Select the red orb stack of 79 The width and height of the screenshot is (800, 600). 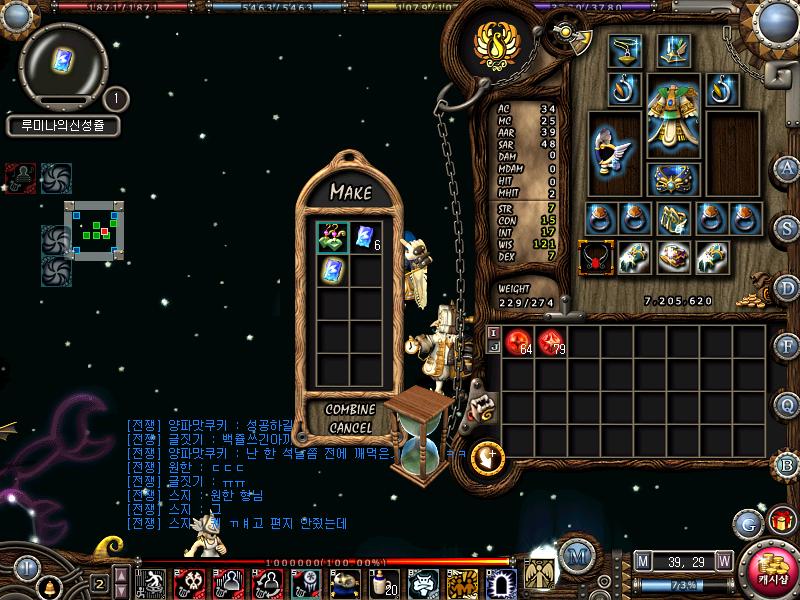[551, 343]
